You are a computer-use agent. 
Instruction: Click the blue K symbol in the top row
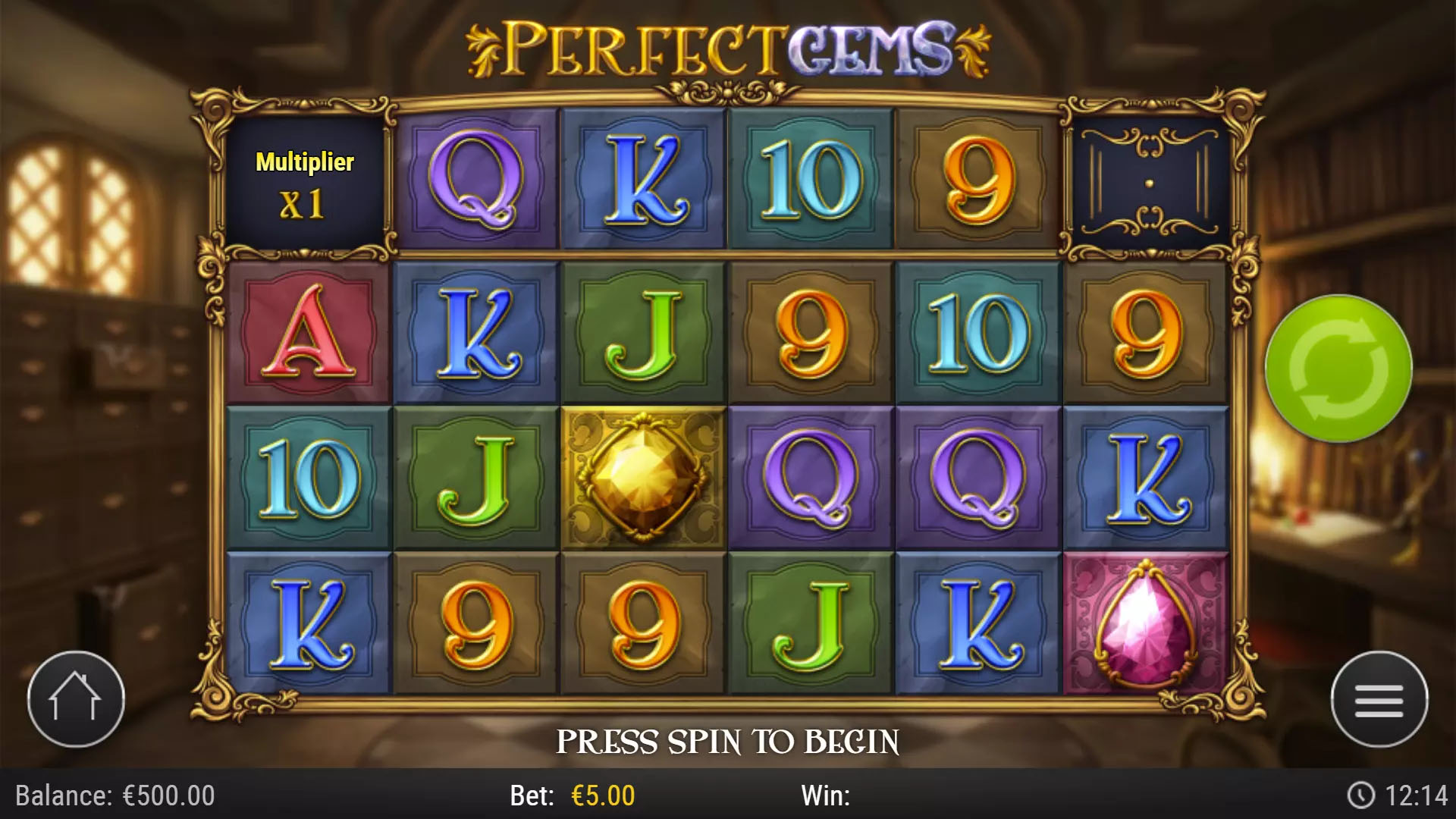click(643, 178)
